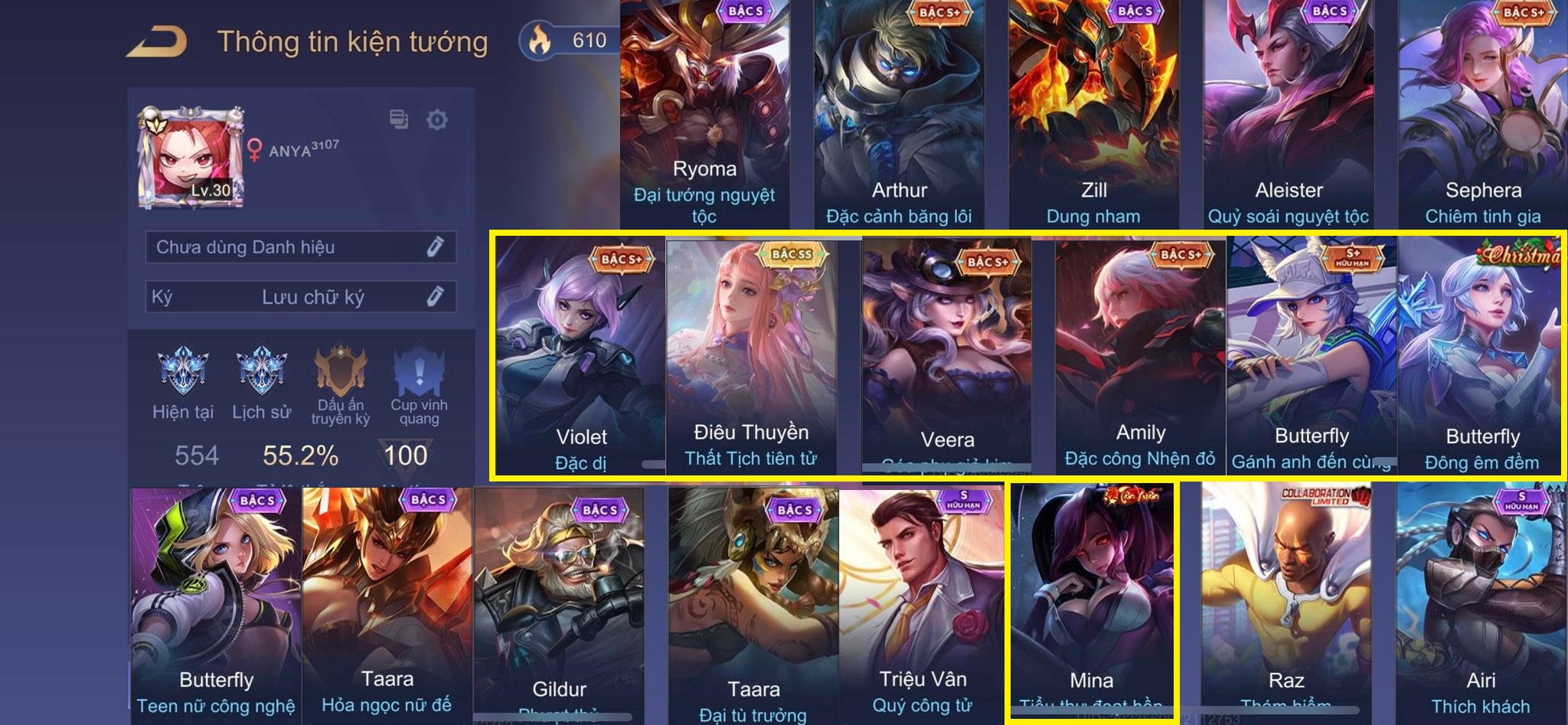Edit the Danh hiệu title field

[x=435, y=247]
